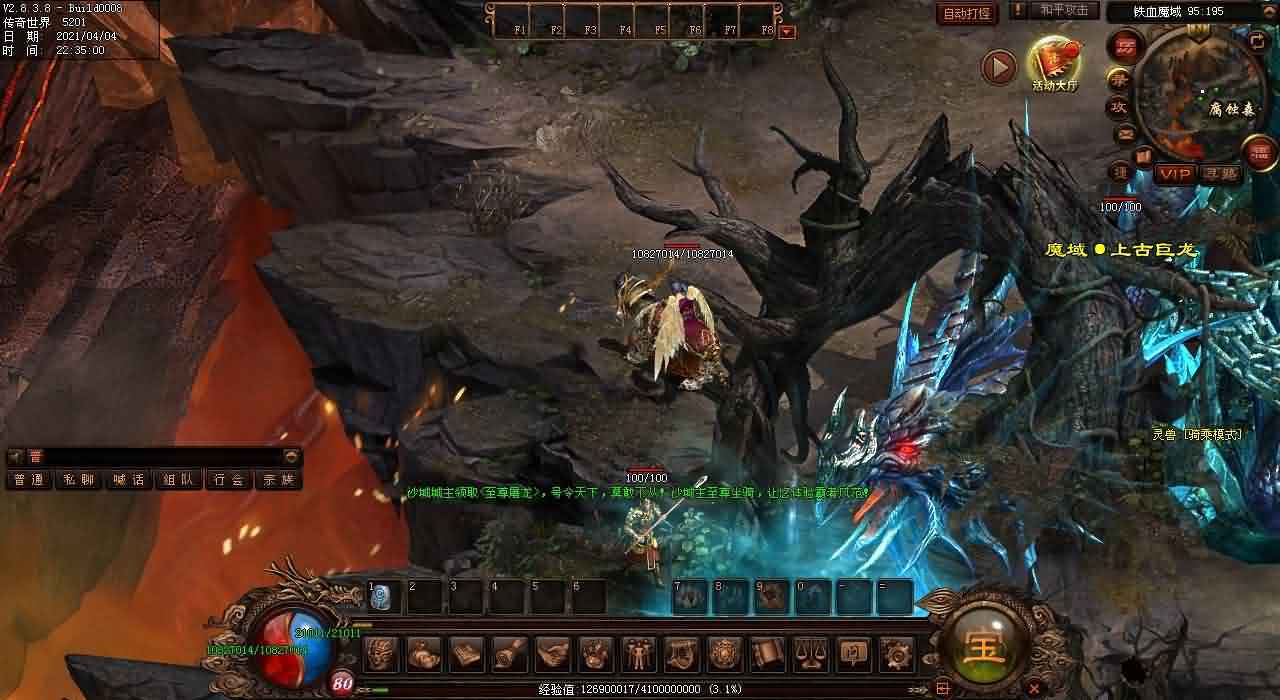Use the blue item in hotbar slot 1
The image size is (1280, 700).
pos(381,597)
